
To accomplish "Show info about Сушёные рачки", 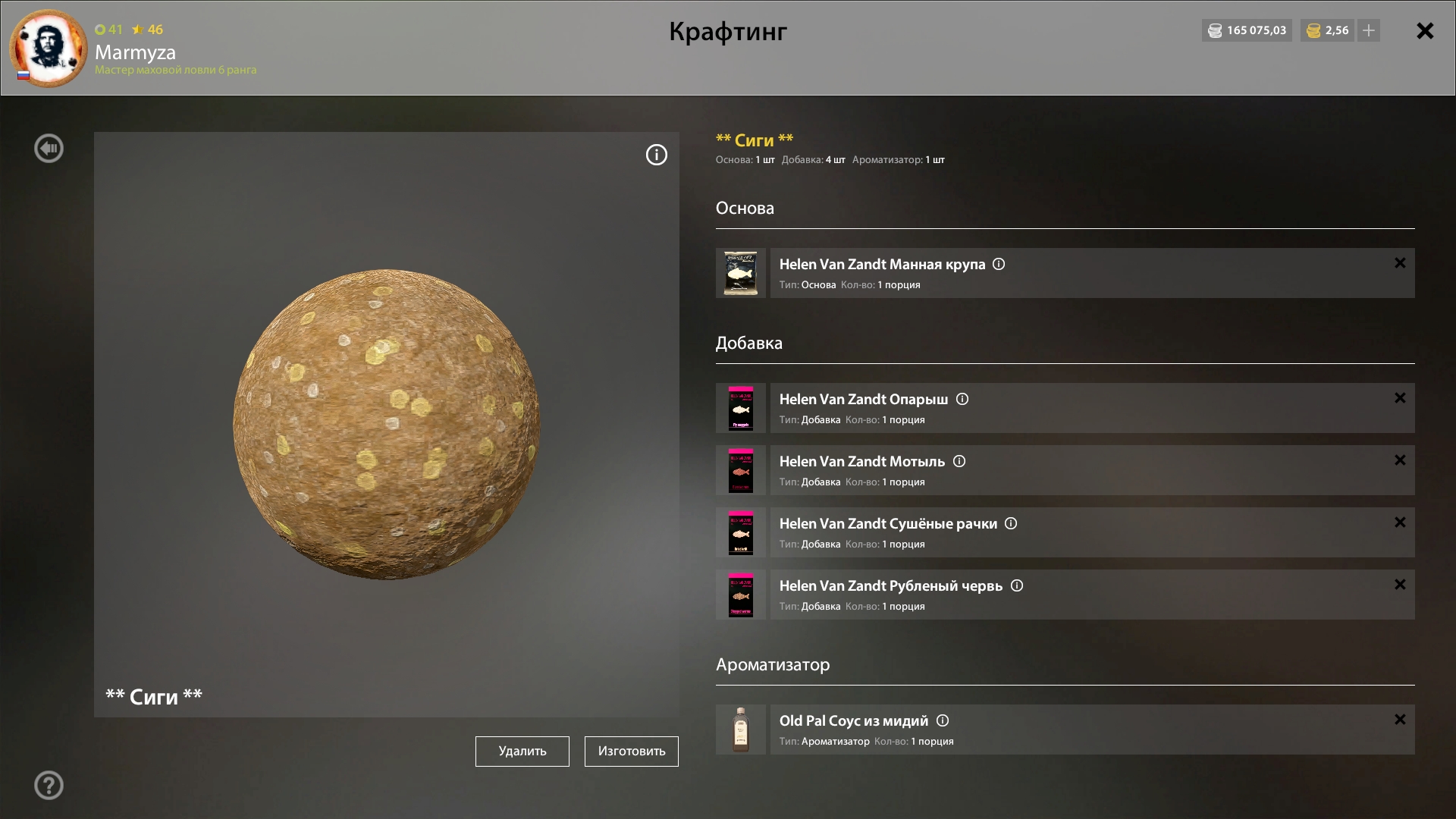I will (x=1011, y=523).
